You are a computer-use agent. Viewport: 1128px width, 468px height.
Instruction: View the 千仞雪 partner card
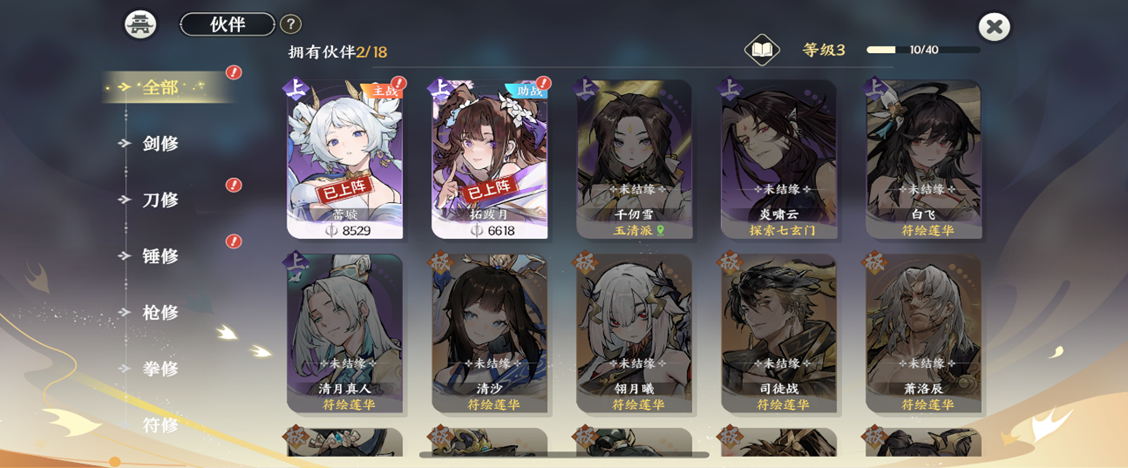[634, 158]
